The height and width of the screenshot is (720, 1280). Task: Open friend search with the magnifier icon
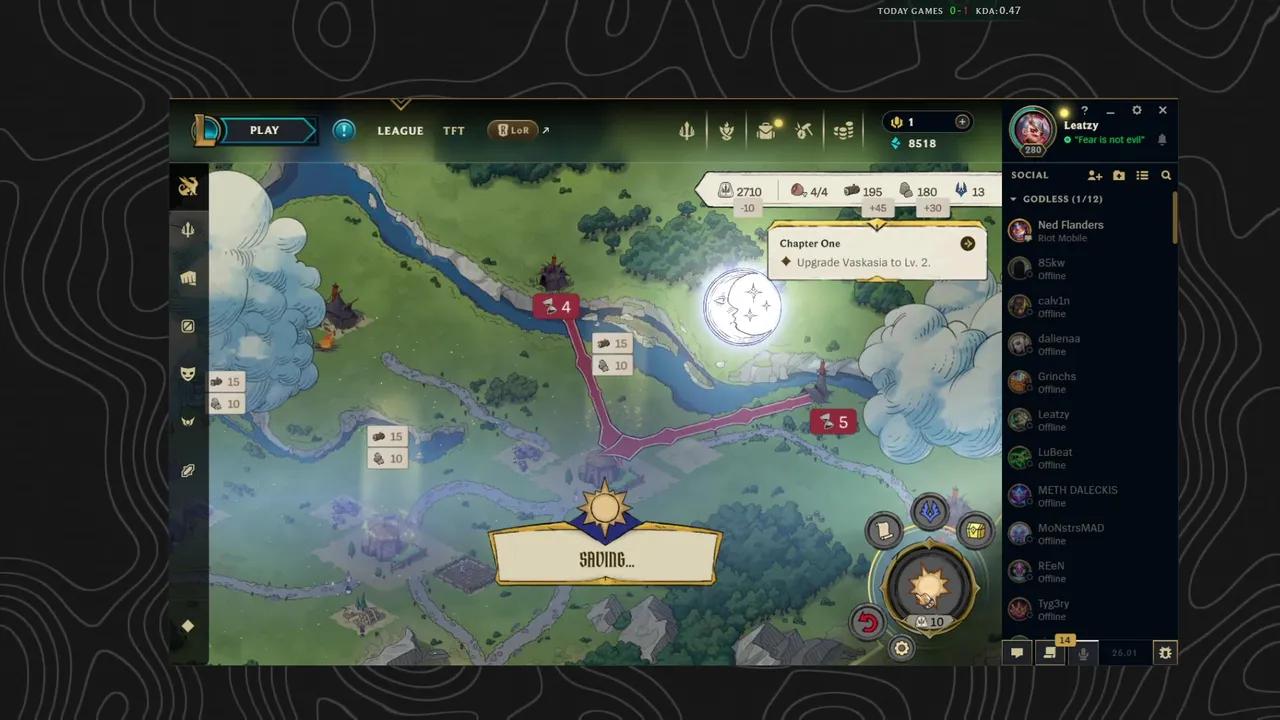click(x=1165, y=176)
